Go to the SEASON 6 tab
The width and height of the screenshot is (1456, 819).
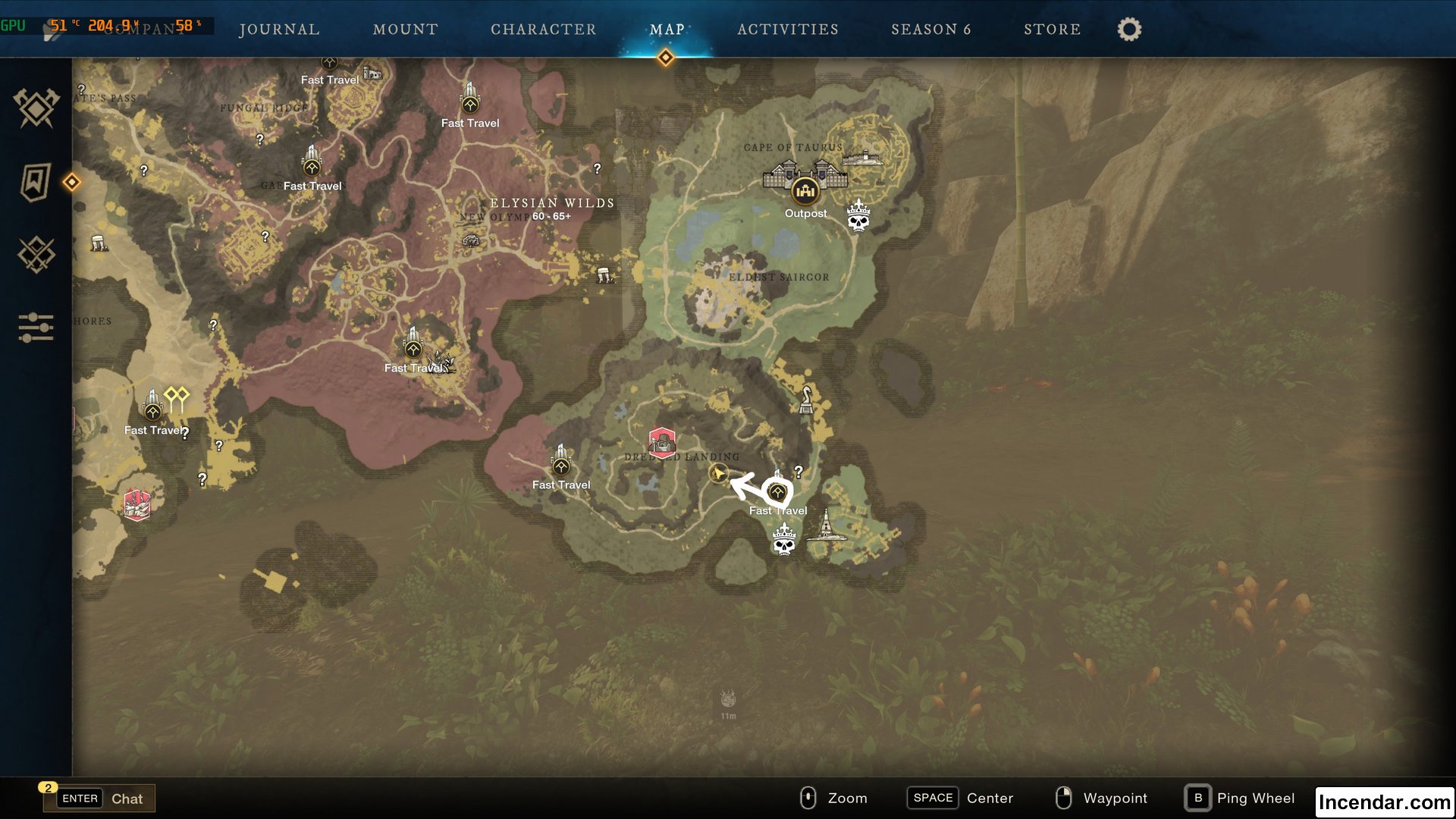click(932, 30)
